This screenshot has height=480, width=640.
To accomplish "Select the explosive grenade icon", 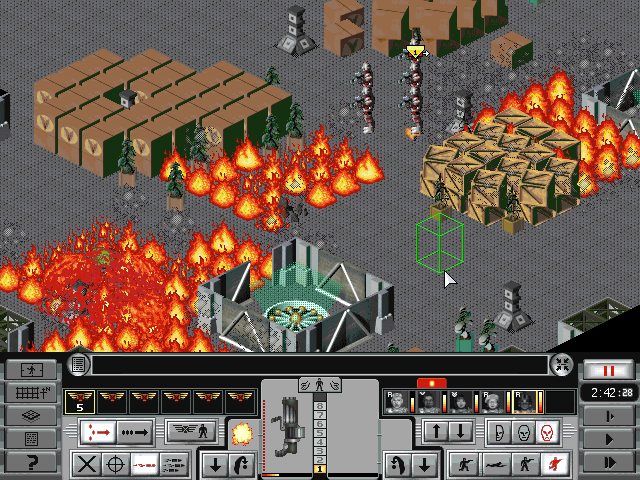I will tap(241, 433).
